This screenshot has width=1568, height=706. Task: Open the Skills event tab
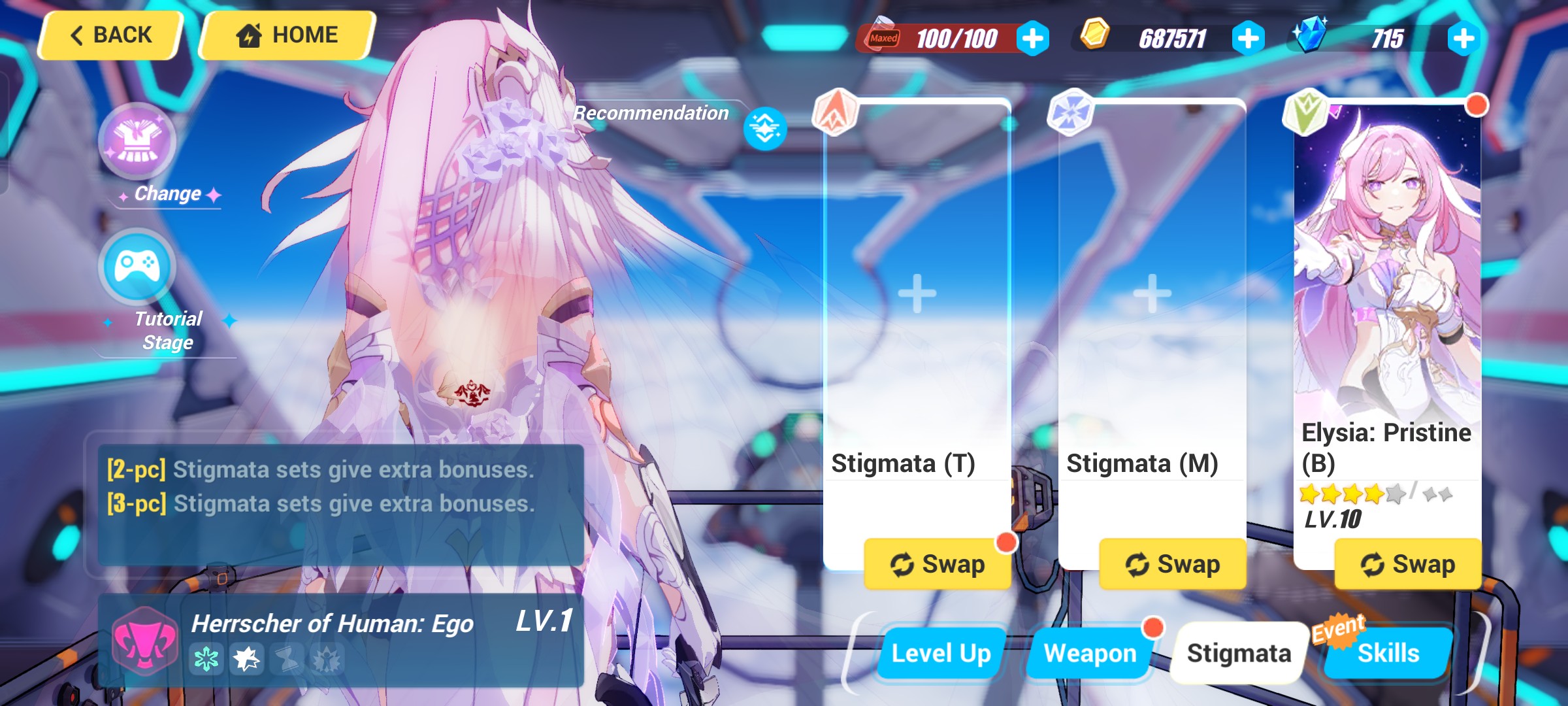tap(1388, 652)
